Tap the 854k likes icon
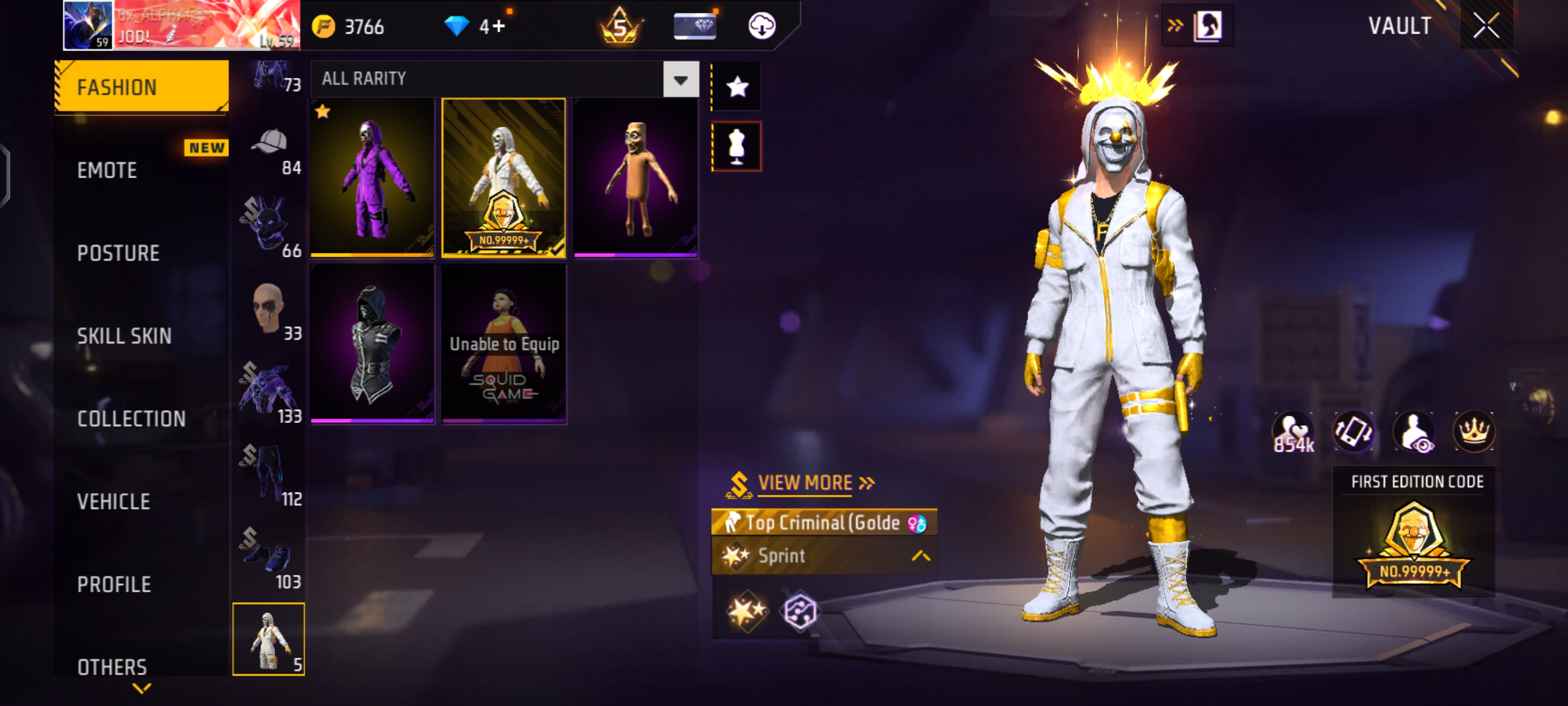The image size is (1568, 706). [1293, 433]
